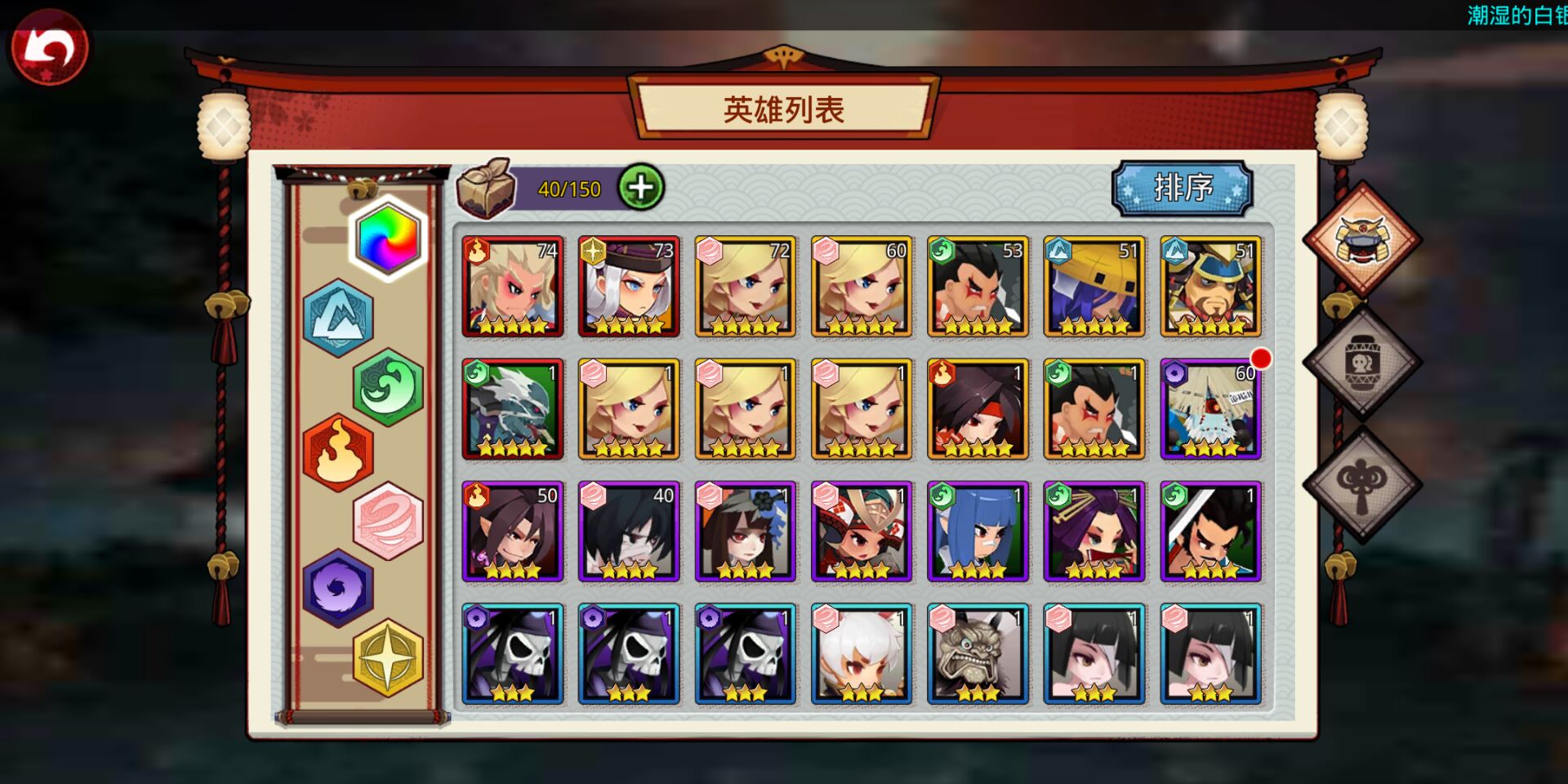Open the 排序 sort button
Viewport: 1568px width, 784px height.
click(1182, 189)
